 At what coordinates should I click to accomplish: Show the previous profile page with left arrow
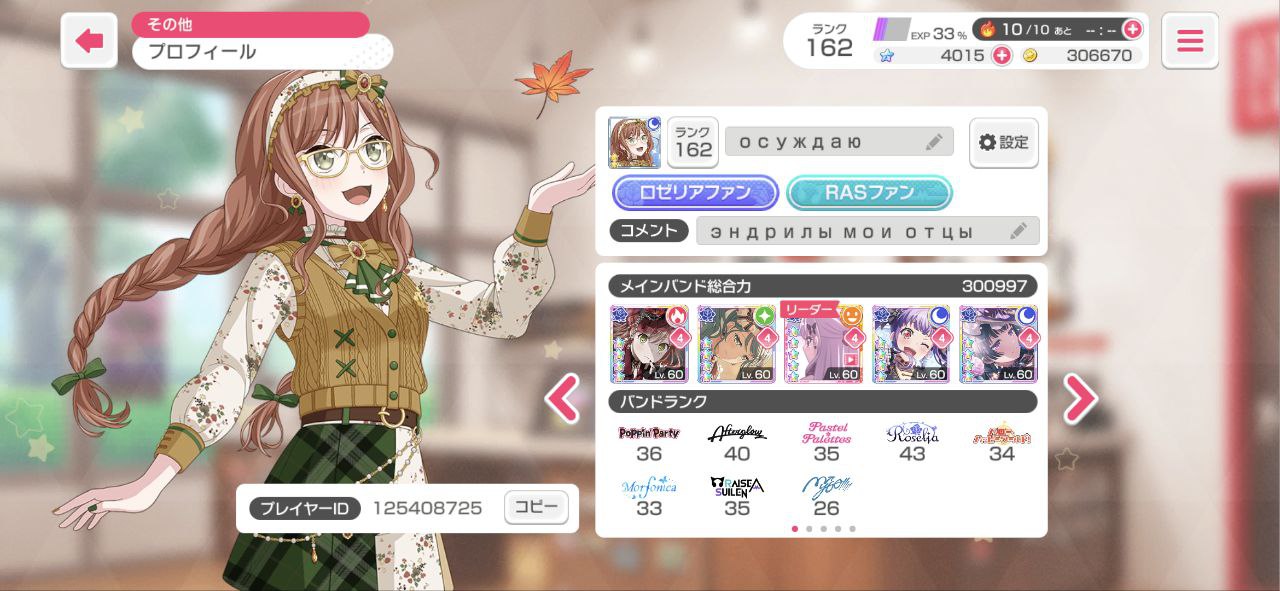click(x=562, y=398)
